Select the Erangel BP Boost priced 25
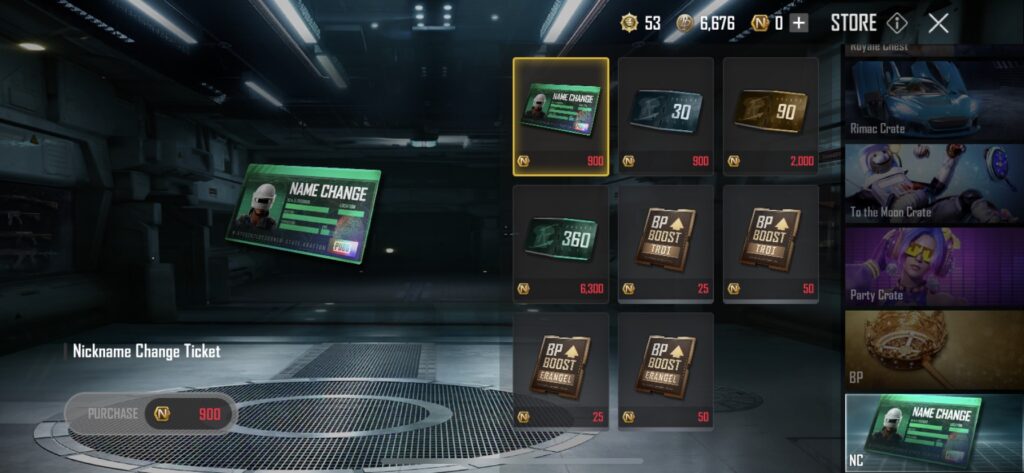This screenshot has width=1024, height=473. click(x=560, y=370)
